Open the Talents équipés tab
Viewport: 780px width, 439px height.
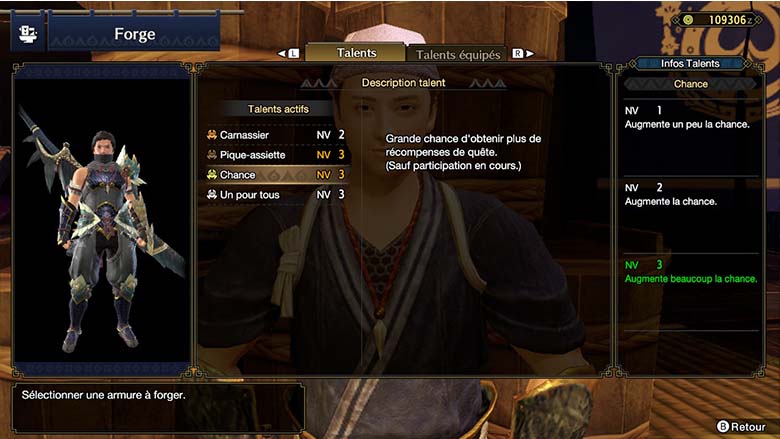click(x=457, y=55)
